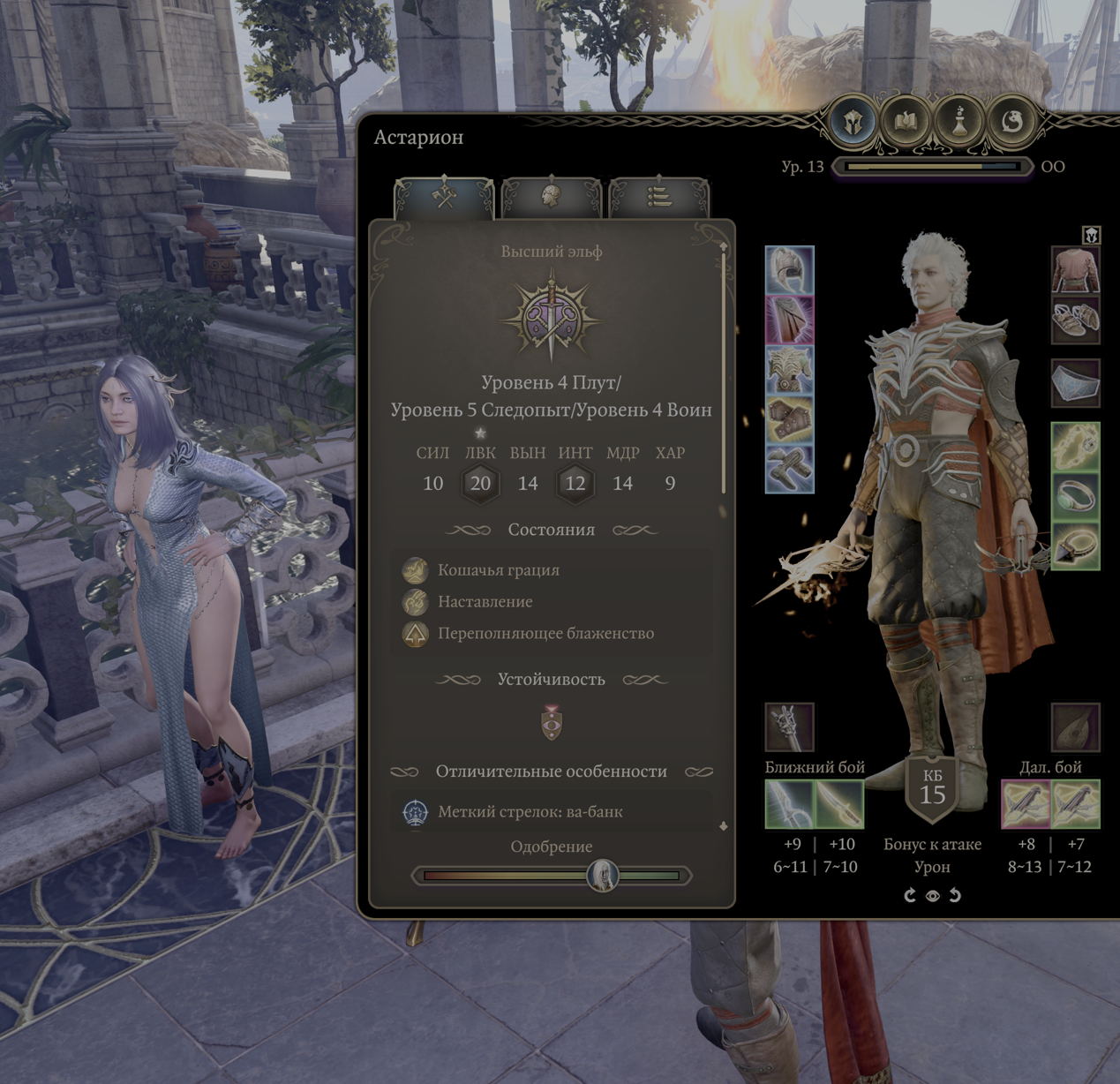1120x1084 pixels.
Task: Open the spellbook panel icon
Action: tap(906, 121)
